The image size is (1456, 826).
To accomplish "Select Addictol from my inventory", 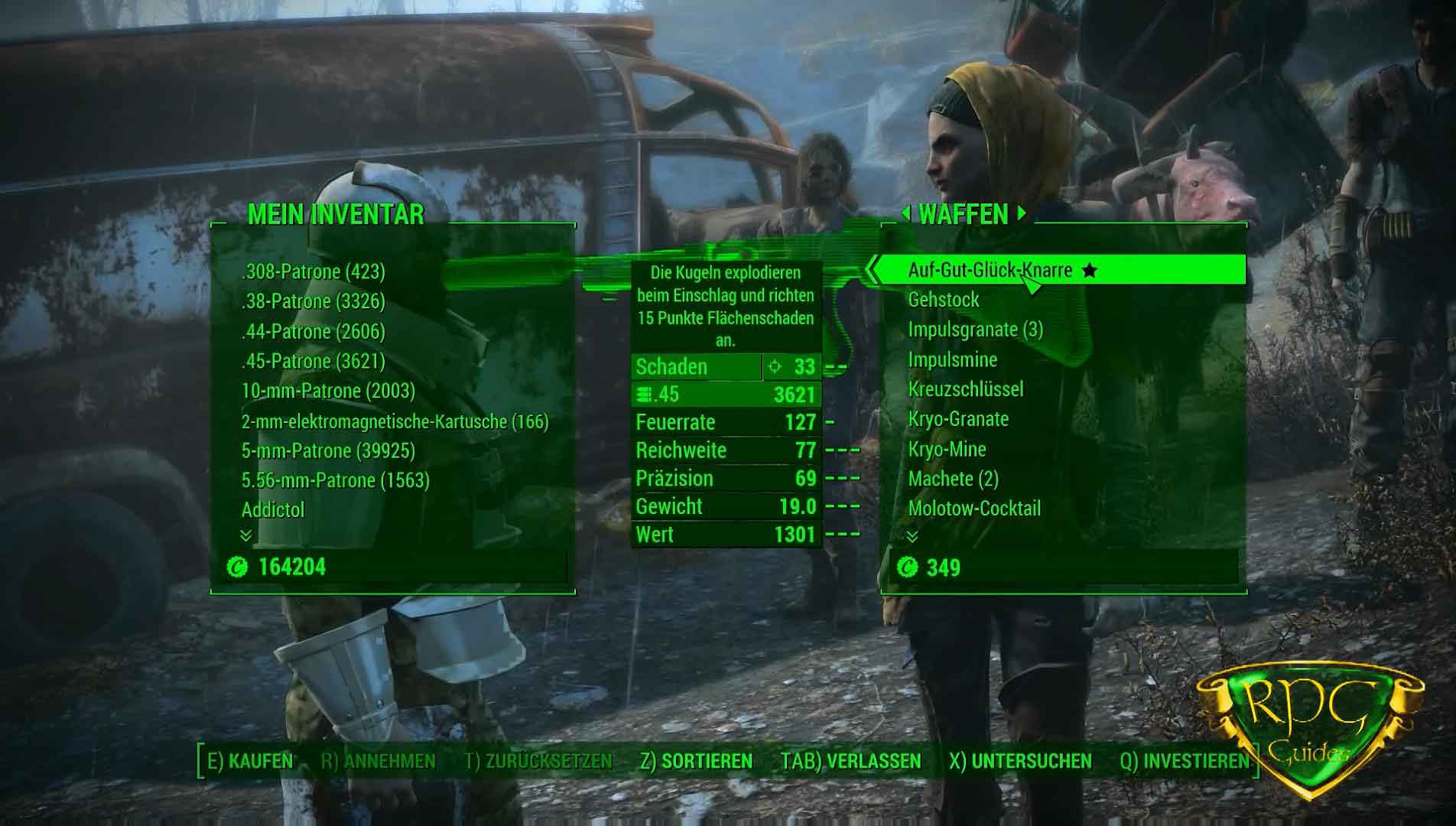I will click(x=273, y=510).
